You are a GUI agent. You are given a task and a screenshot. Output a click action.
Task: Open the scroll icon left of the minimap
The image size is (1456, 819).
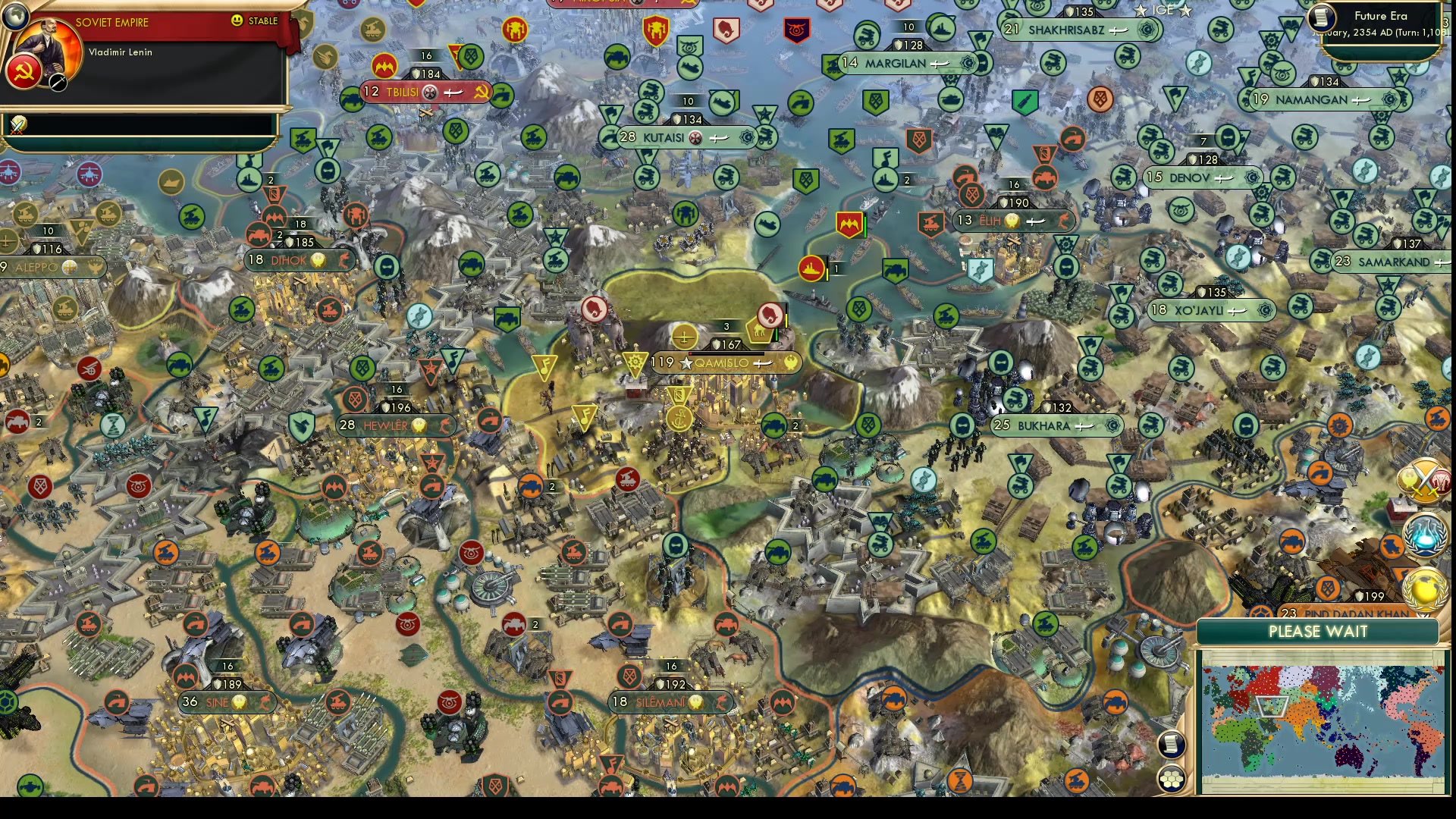[x=1172, y=745]
